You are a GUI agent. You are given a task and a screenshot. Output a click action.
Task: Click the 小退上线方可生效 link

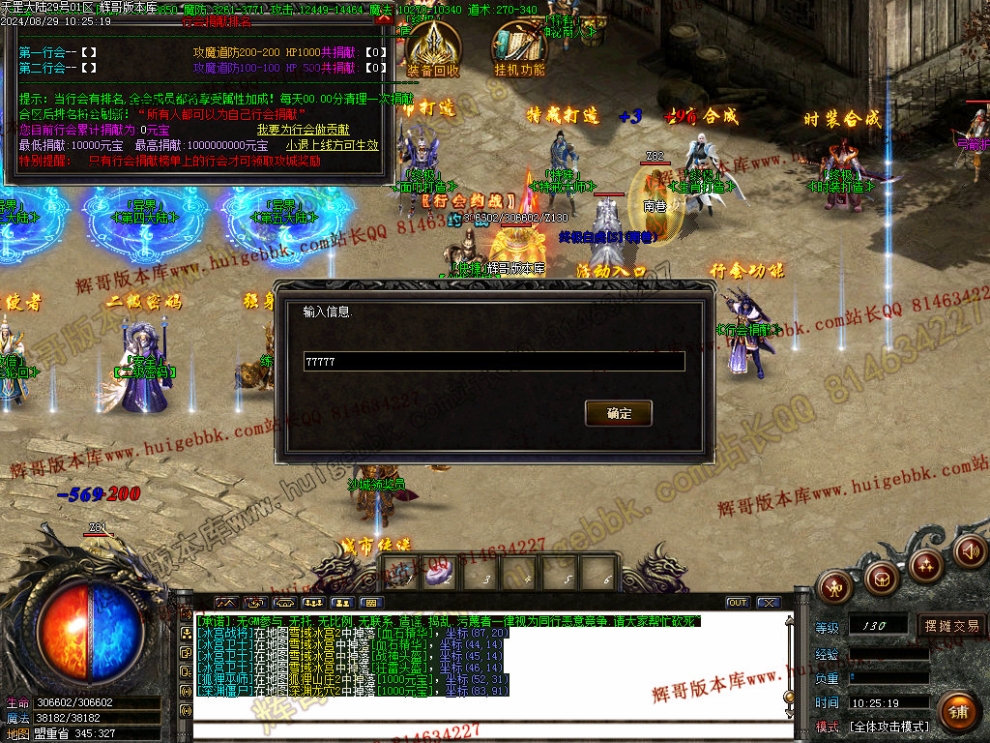[x=332, y=145]
